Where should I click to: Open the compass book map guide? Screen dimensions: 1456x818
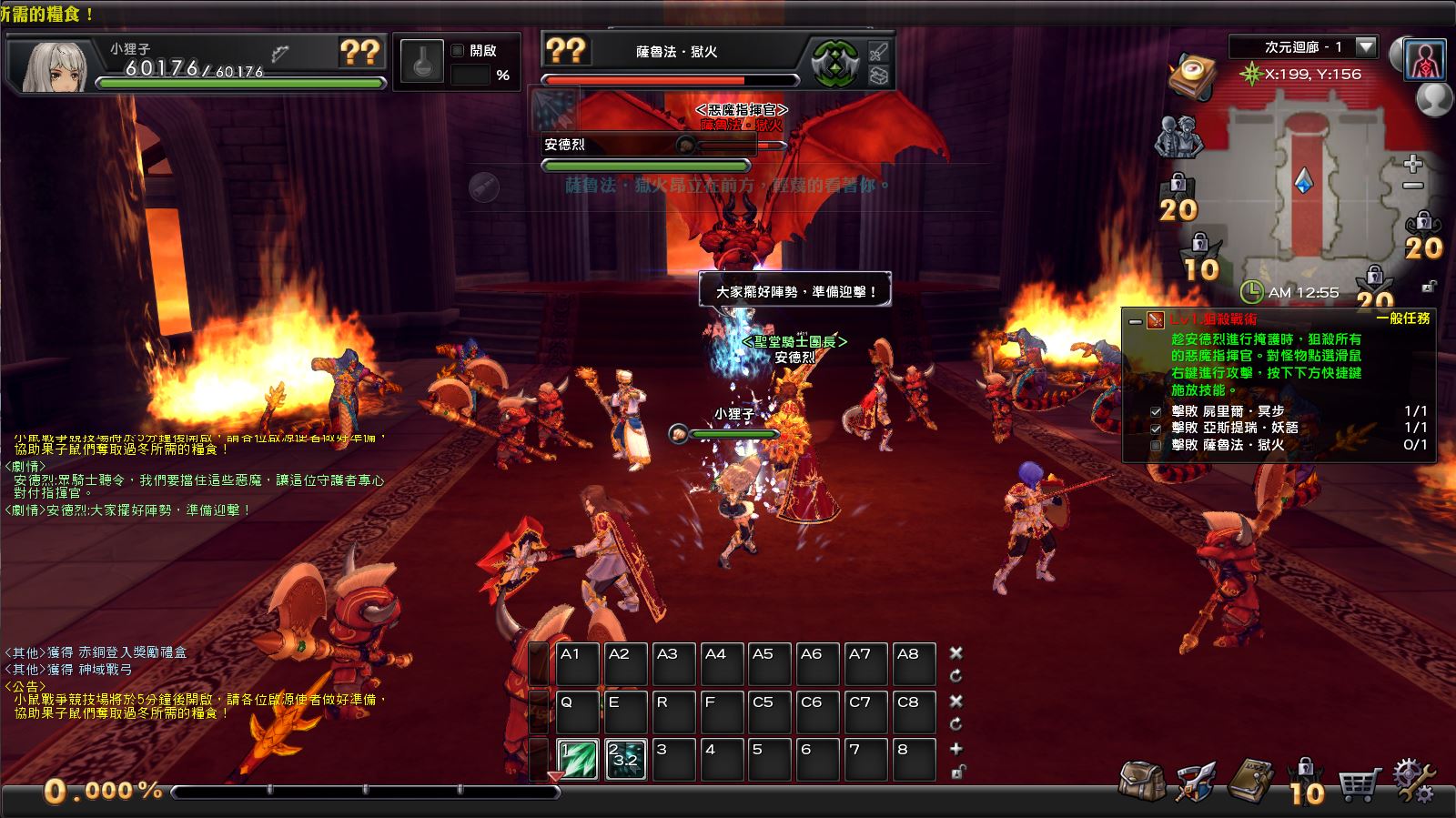1192,76
